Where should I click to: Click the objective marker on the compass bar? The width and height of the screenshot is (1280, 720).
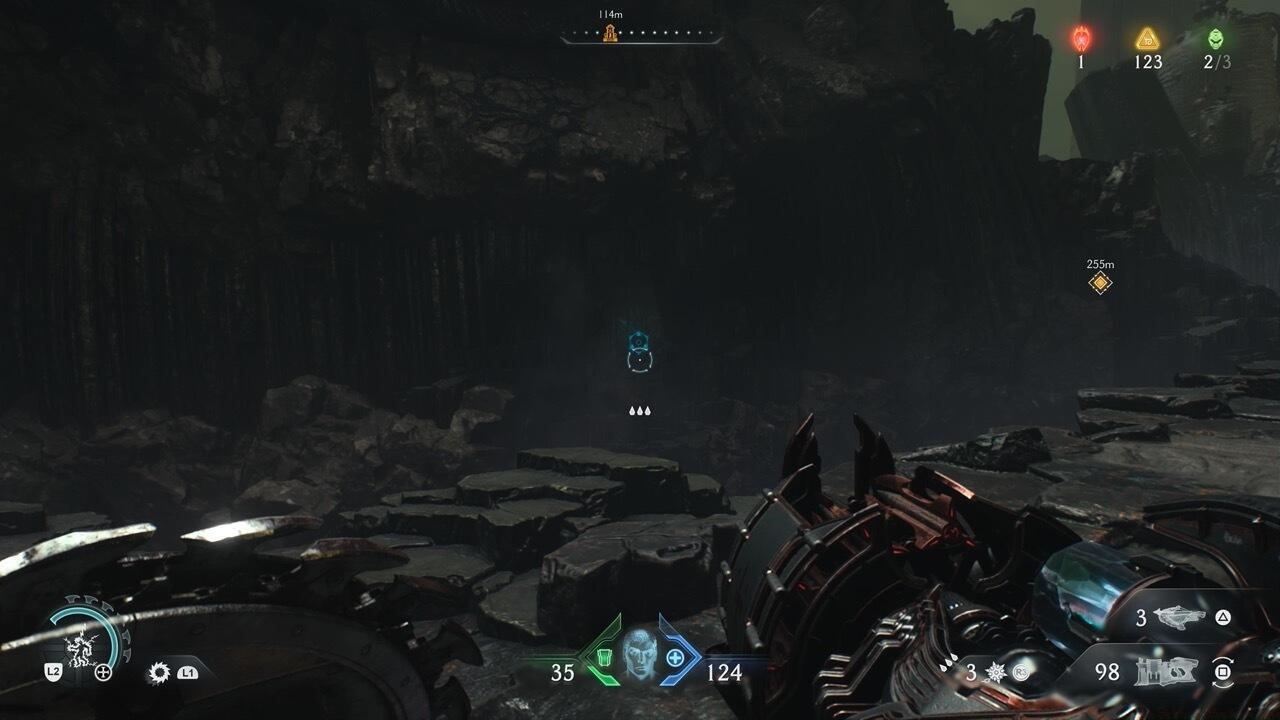pyautogui.click(x=609, y=34)
